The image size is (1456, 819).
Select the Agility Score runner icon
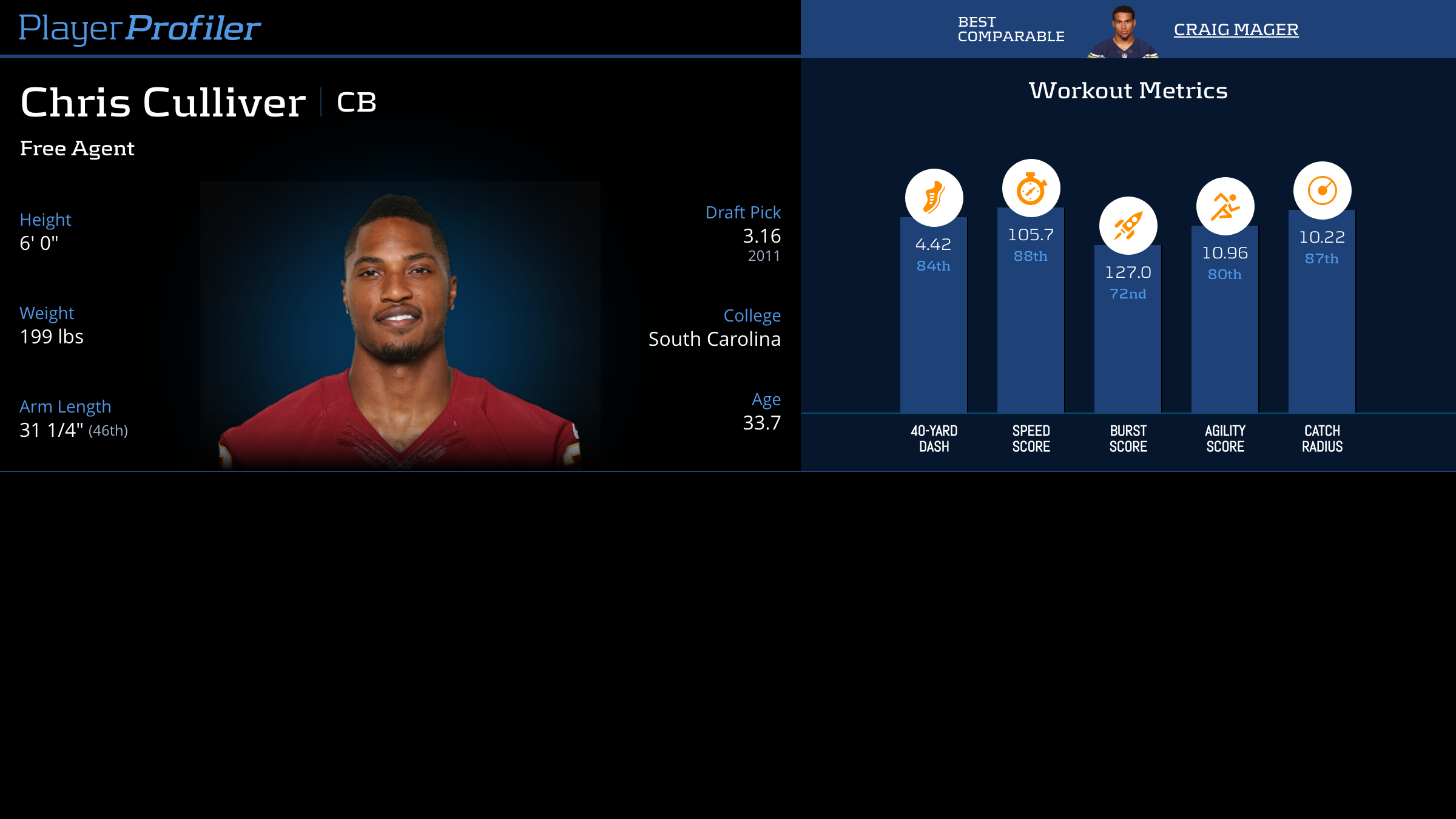(x=1225, y=206)
